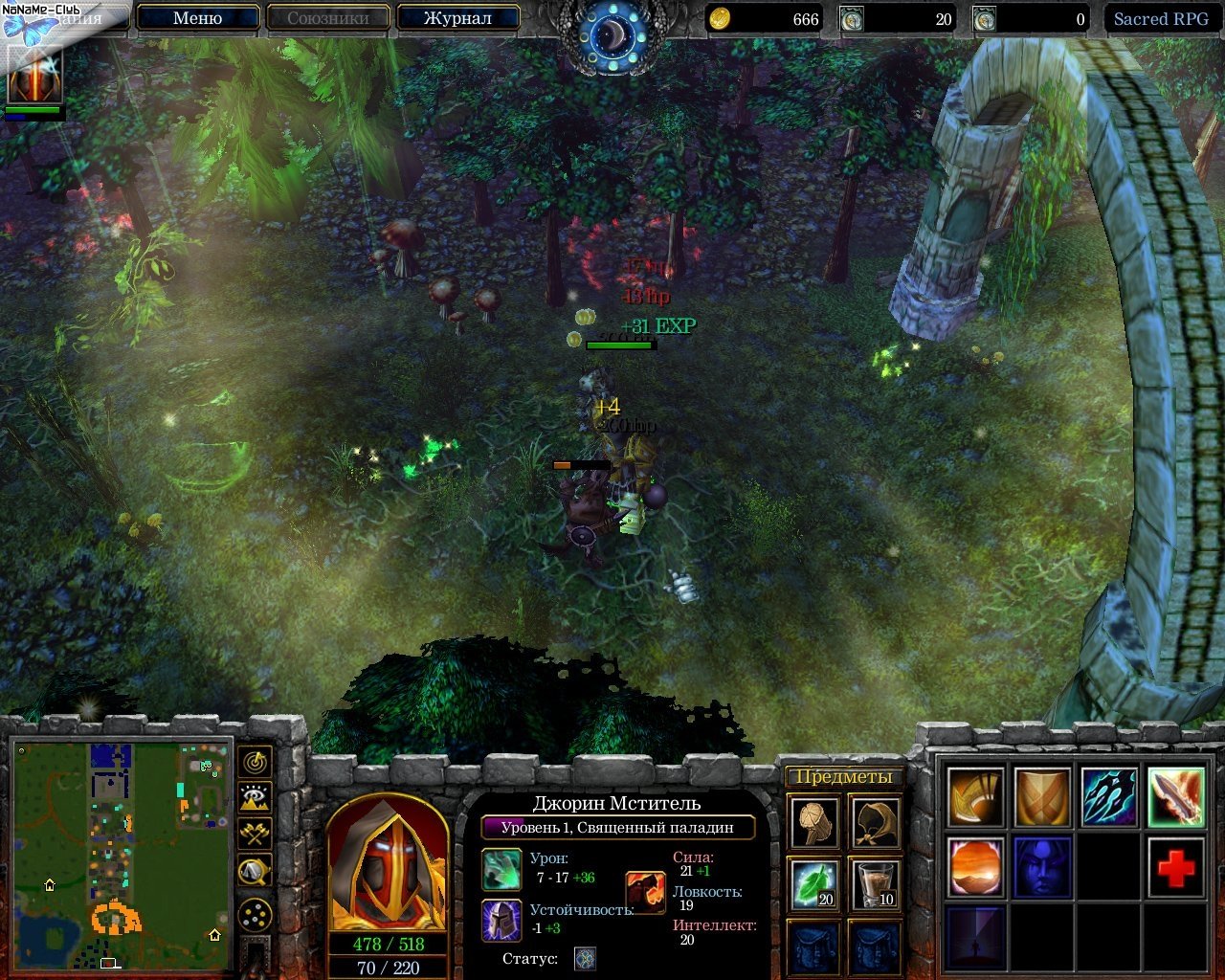The width and height of the screenshot is (1225, 980).
Task: Click the hero portrait of Джорин Мститель
Action: click(388, 867)
